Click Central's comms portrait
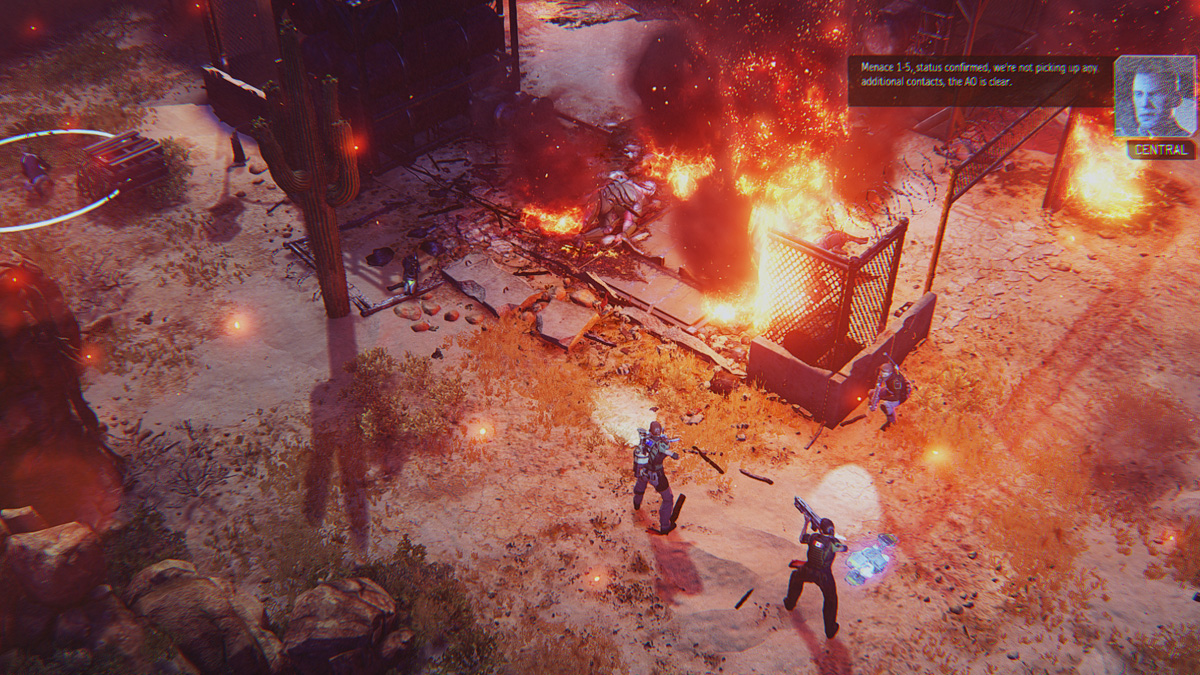The height and width of the screenshot is (675, 1200). coord(1154,96)
